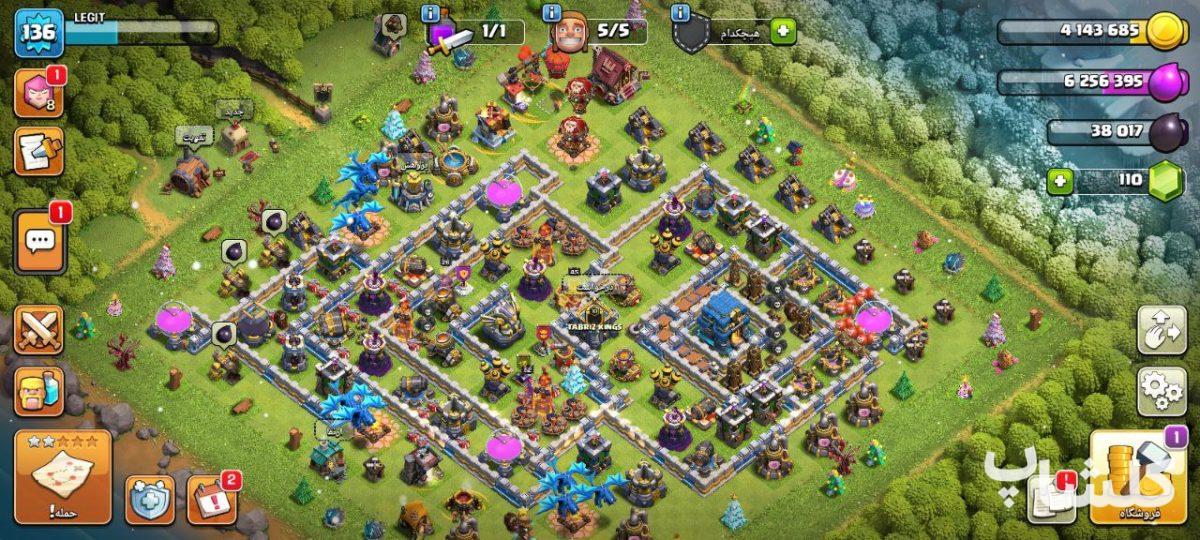The height and width of the screenshot is (540, 1200).
Task: Open the papers icon beside the shop
Action: (x=1050, y=496)
